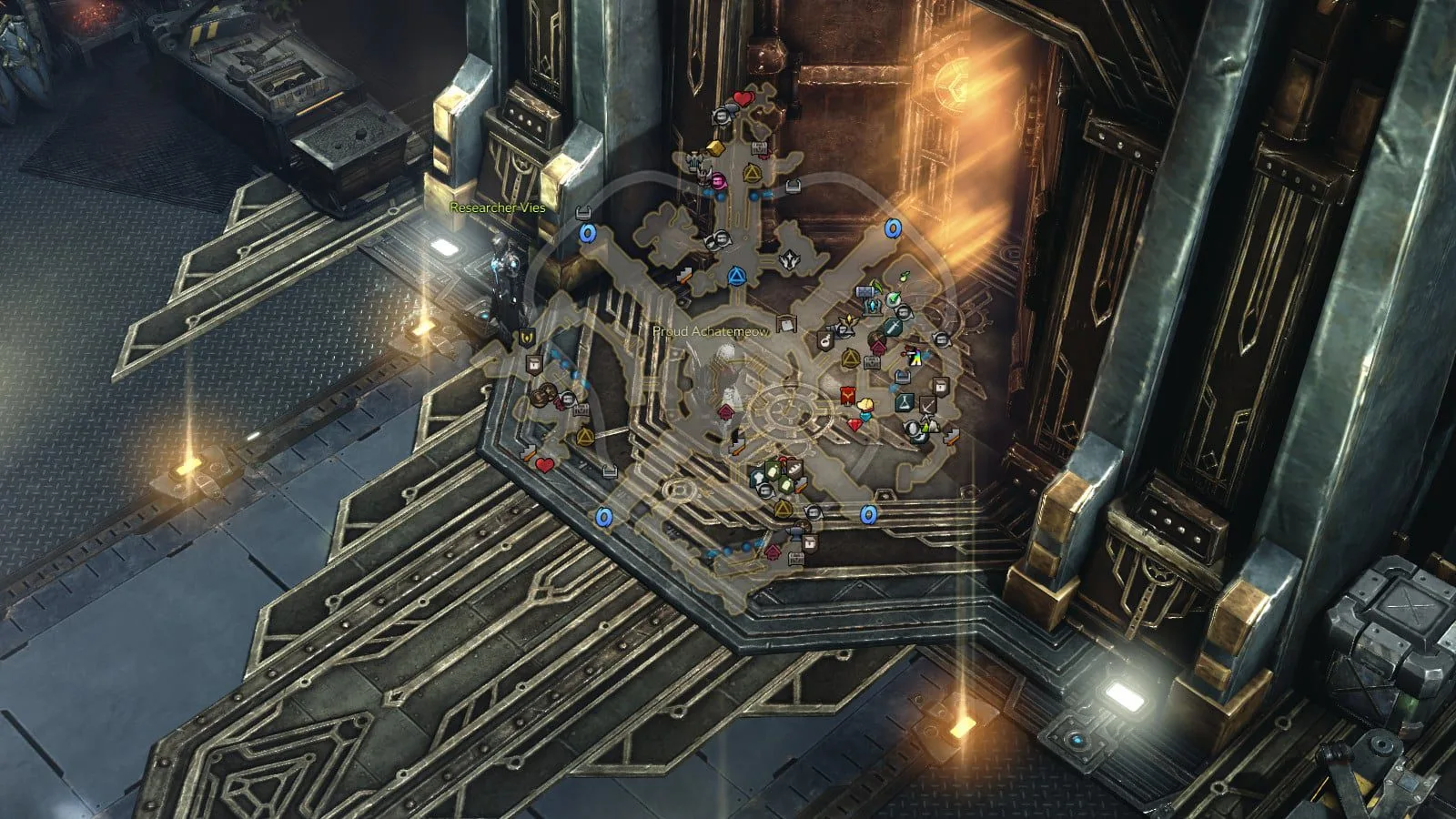
Task: Click the bronze coins marker
Action: (x=543, y=396)
